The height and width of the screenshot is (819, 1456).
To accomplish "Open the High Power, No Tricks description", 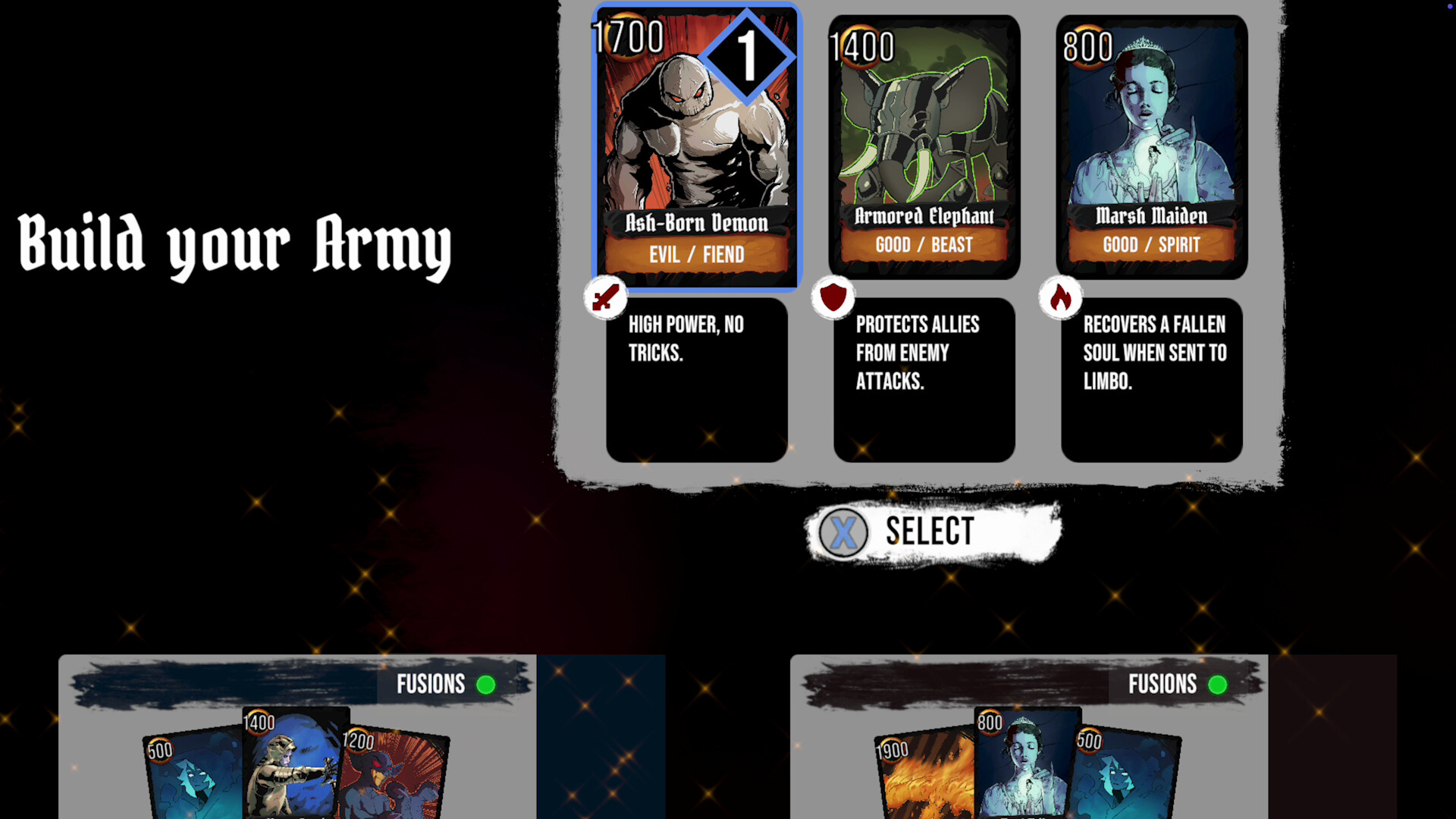I will (x=696, y=379).
